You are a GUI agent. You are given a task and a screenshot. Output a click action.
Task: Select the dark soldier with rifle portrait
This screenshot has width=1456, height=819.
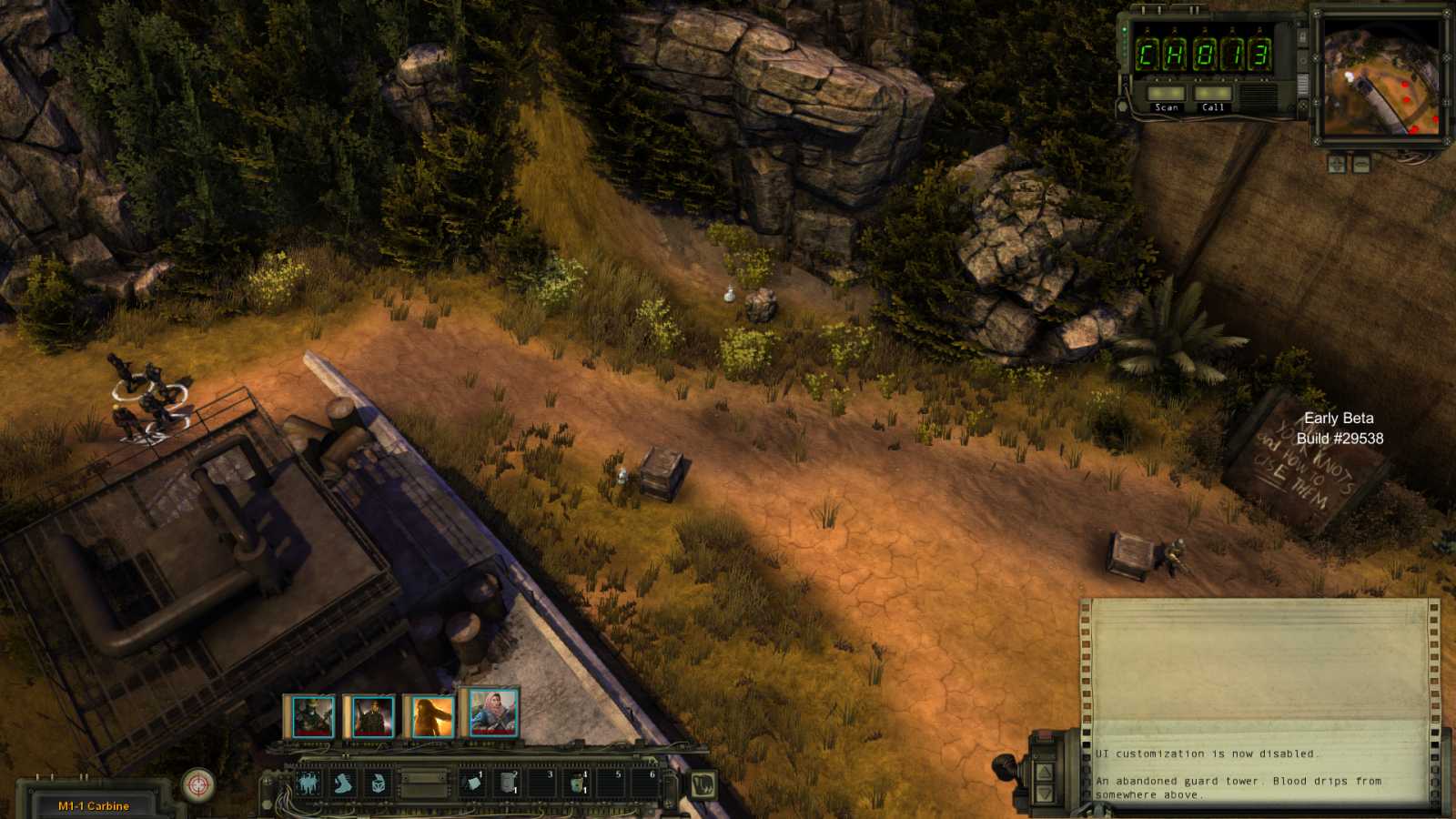pyautogui.click(x=372, y=717)
